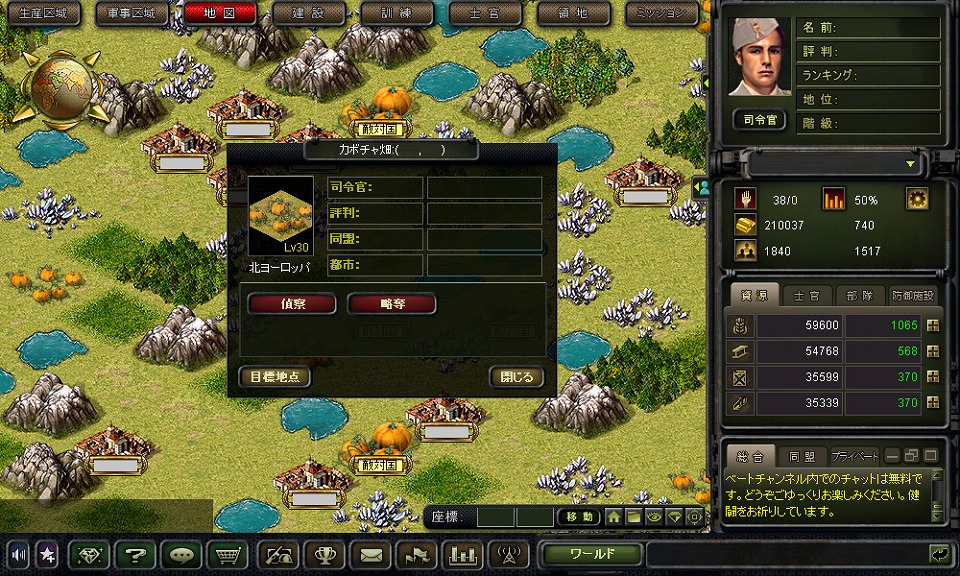The height and width of the screenshot is (576, 960).
Task: Open the 生産区域 production area menu
Action: [43, 13]
